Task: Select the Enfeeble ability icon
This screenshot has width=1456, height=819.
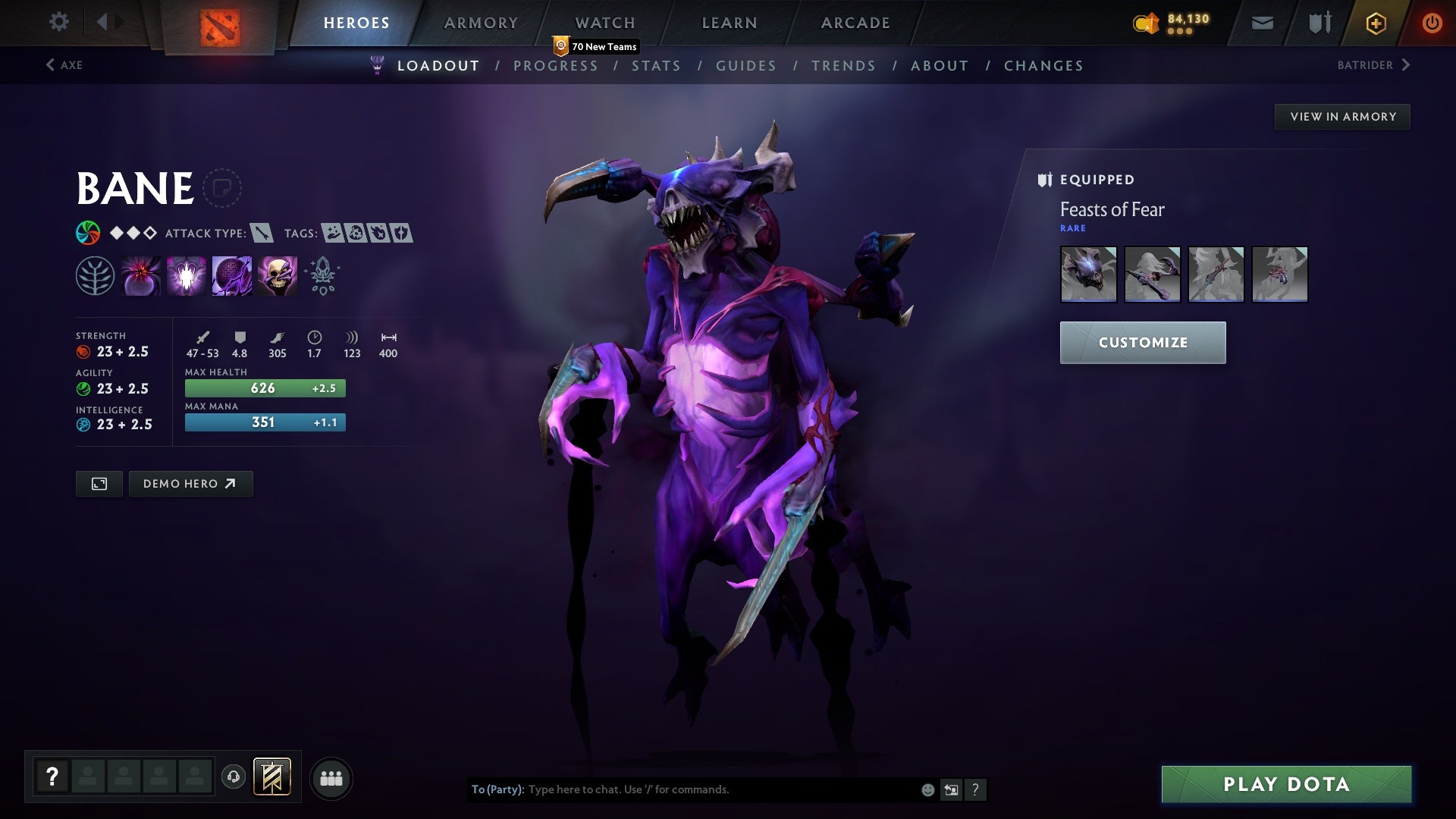Action: tap(140, 275)
